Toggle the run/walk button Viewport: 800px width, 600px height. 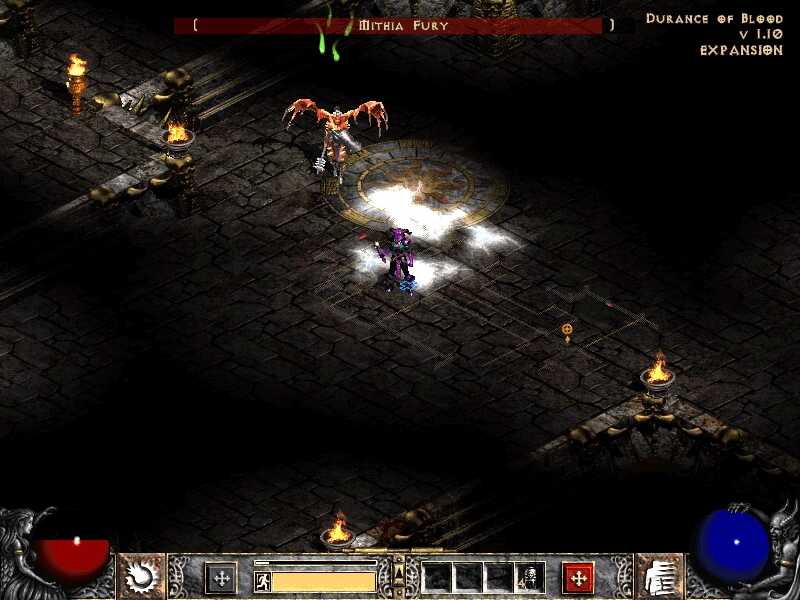tap(263, 581)
